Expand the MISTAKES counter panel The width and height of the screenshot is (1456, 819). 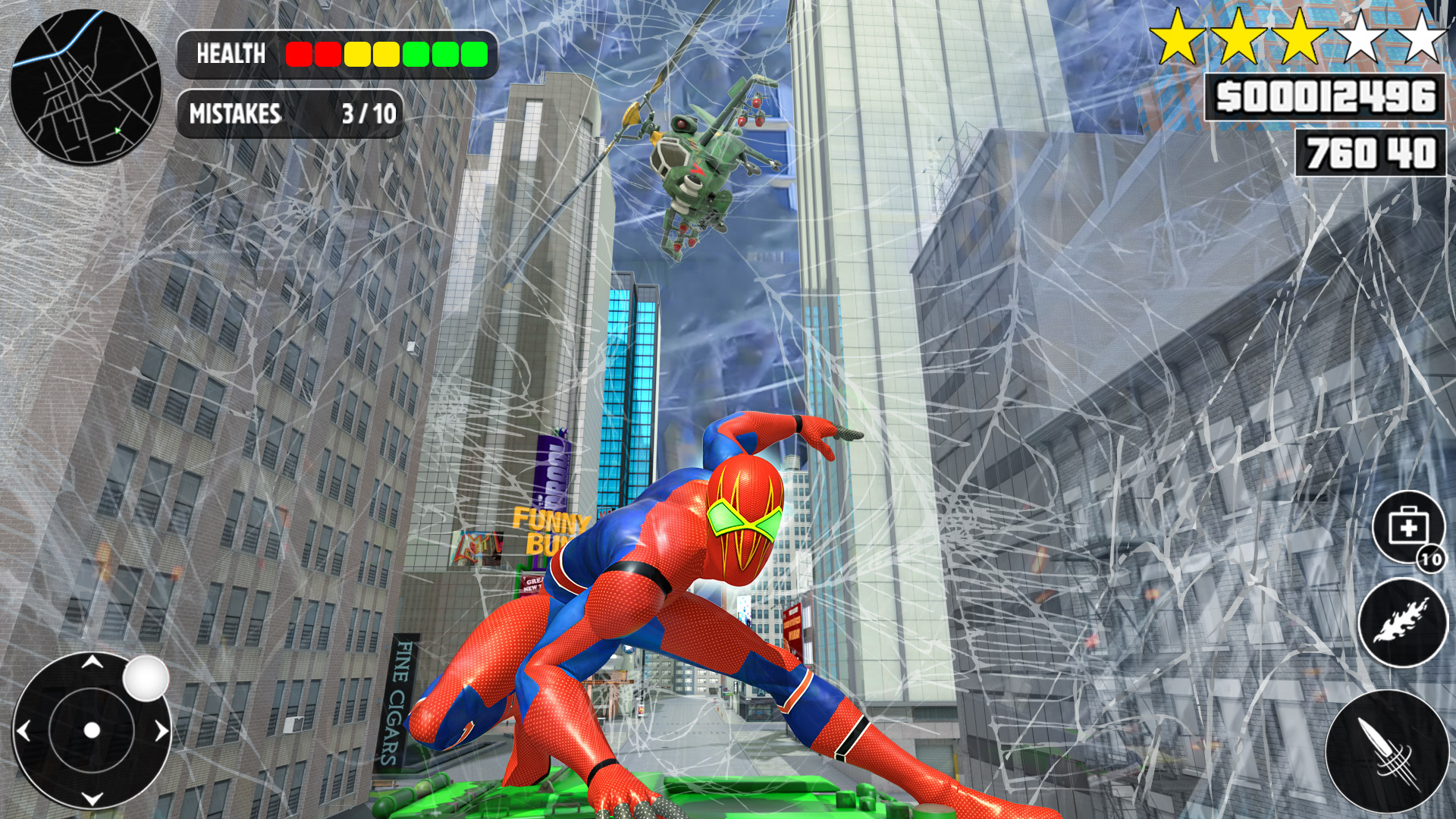290,114
